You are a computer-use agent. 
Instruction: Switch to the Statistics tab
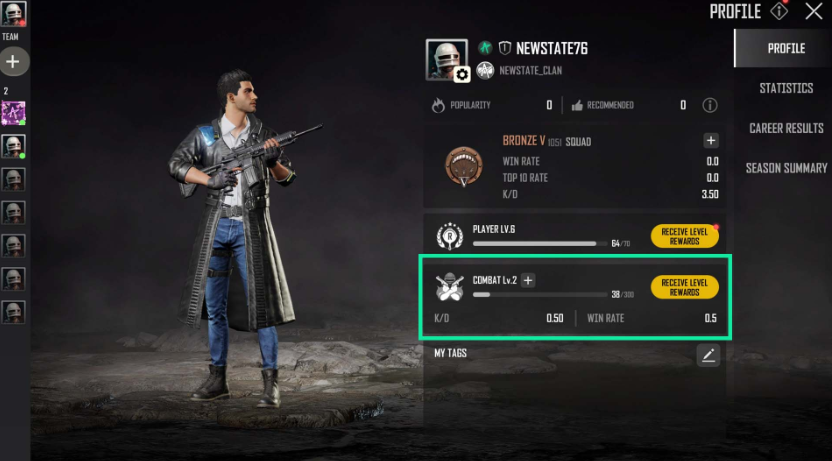[x=786, y=88]
